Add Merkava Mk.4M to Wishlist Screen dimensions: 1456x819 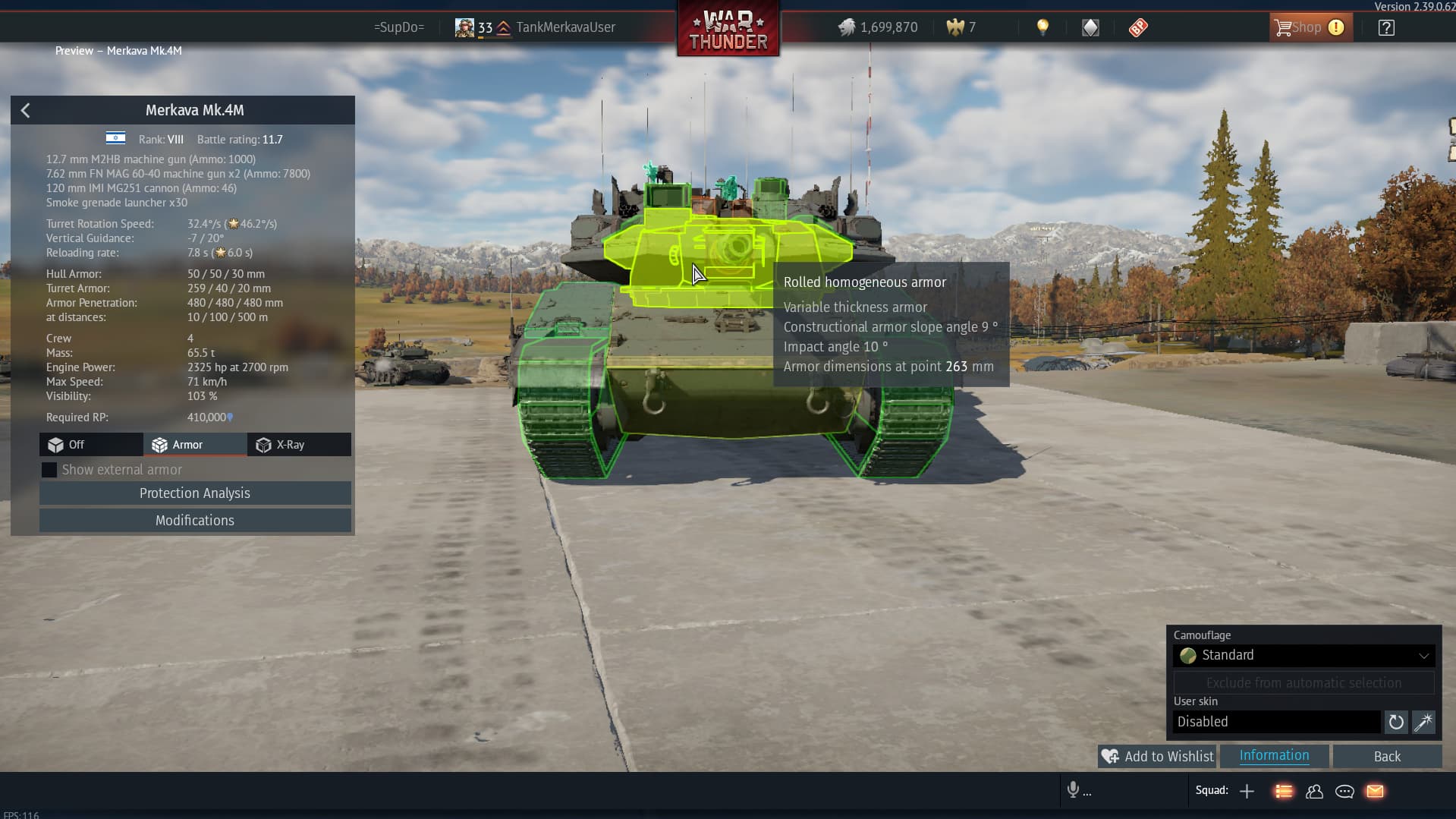(1156, 756)
